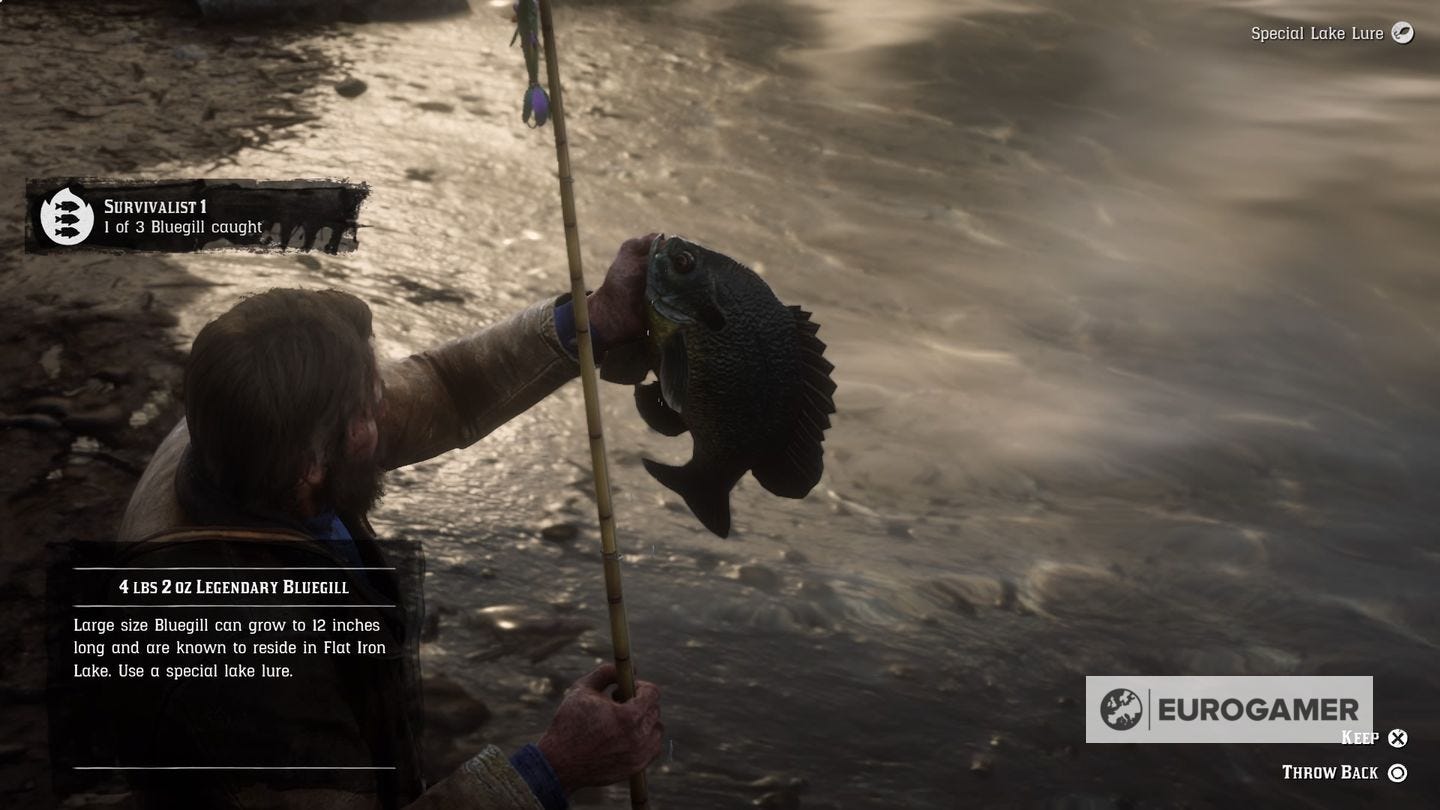Screen dimensions: 1440x810
Task: Click the three-fish badge in the challenge banner
Action: (65, 216)
